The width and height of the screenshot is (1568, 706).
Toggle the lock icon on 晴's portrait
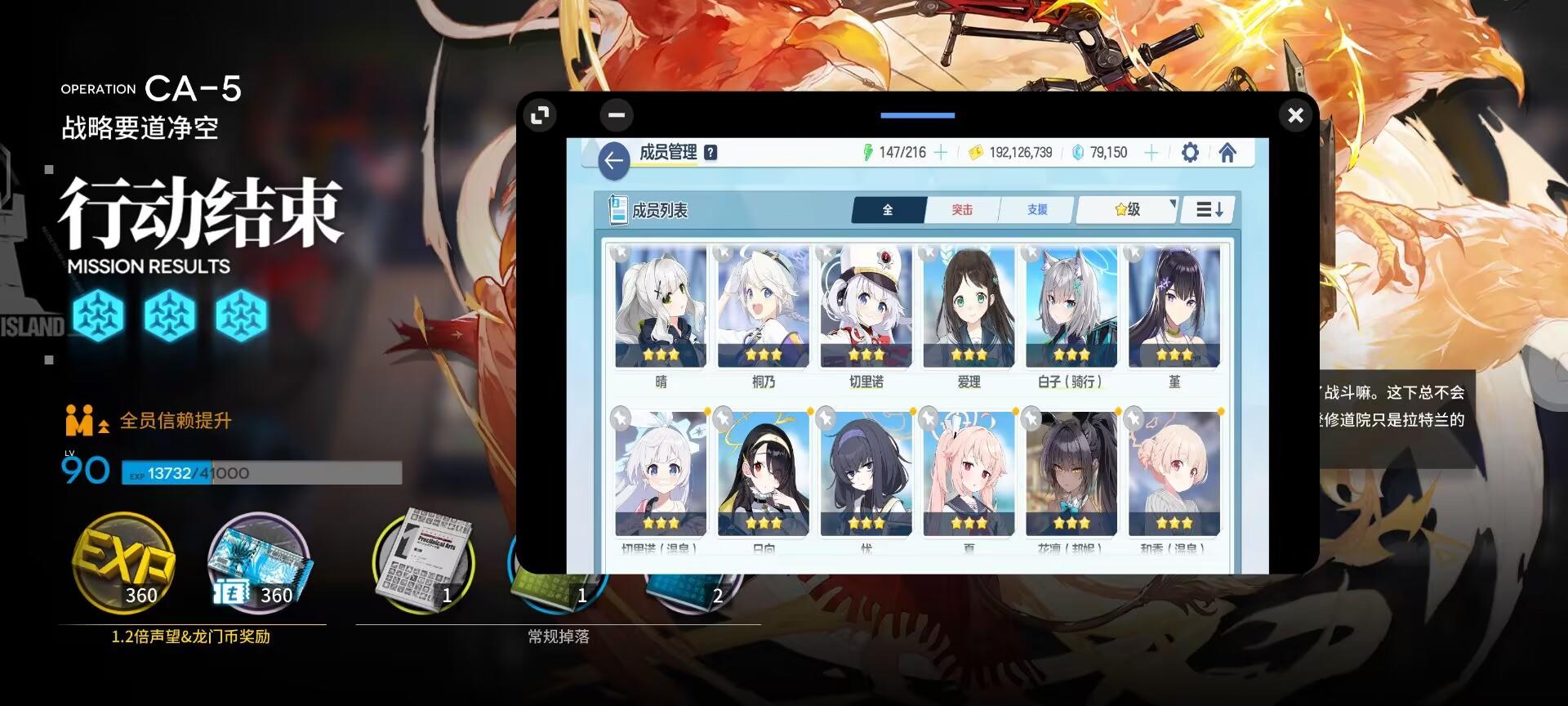tap(622, 252)
